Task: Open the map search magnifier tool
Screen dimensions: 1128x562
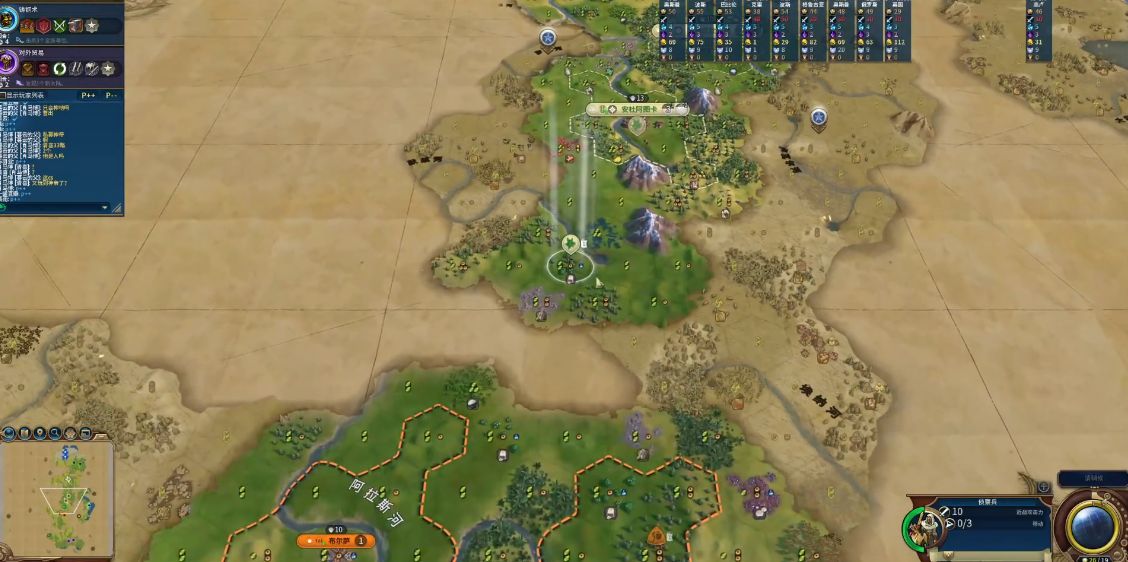Action: tap(56, 433)
